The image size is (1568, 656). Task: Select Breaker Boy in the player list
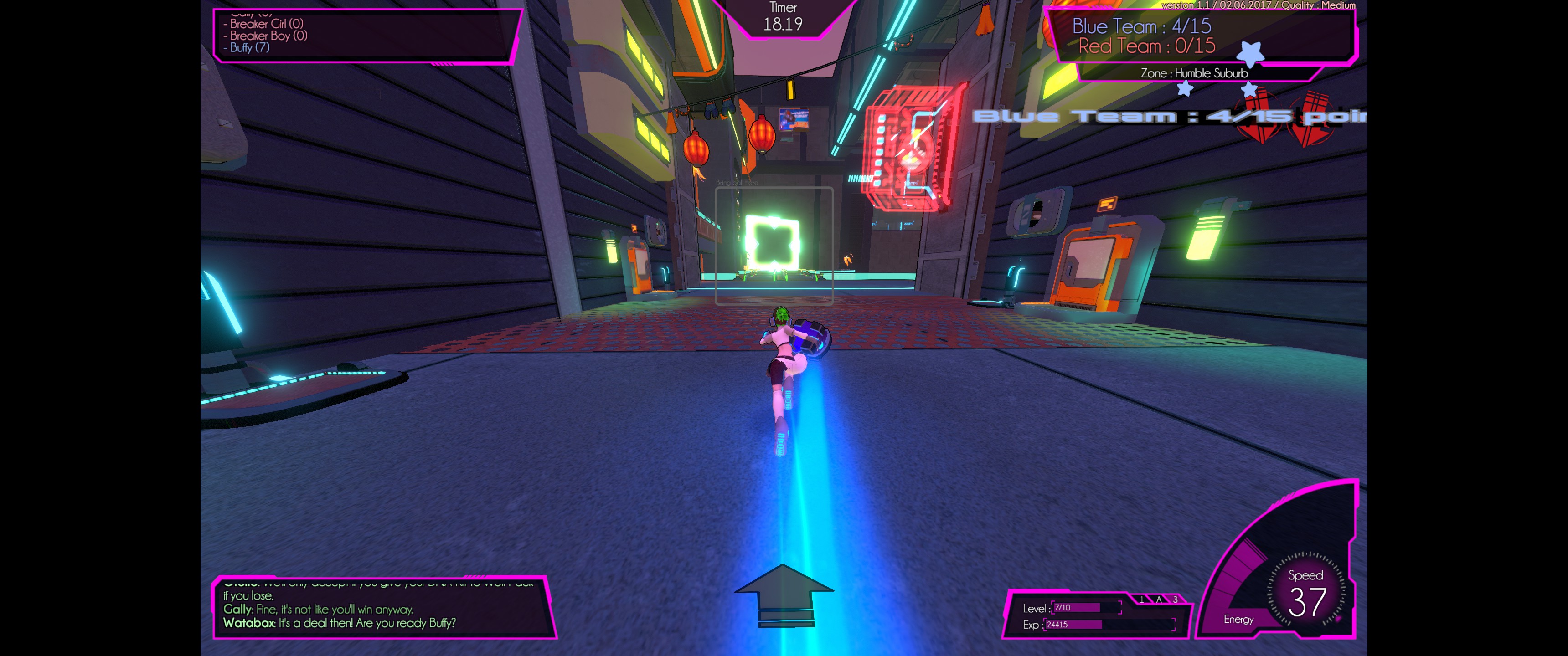[268, 35]
